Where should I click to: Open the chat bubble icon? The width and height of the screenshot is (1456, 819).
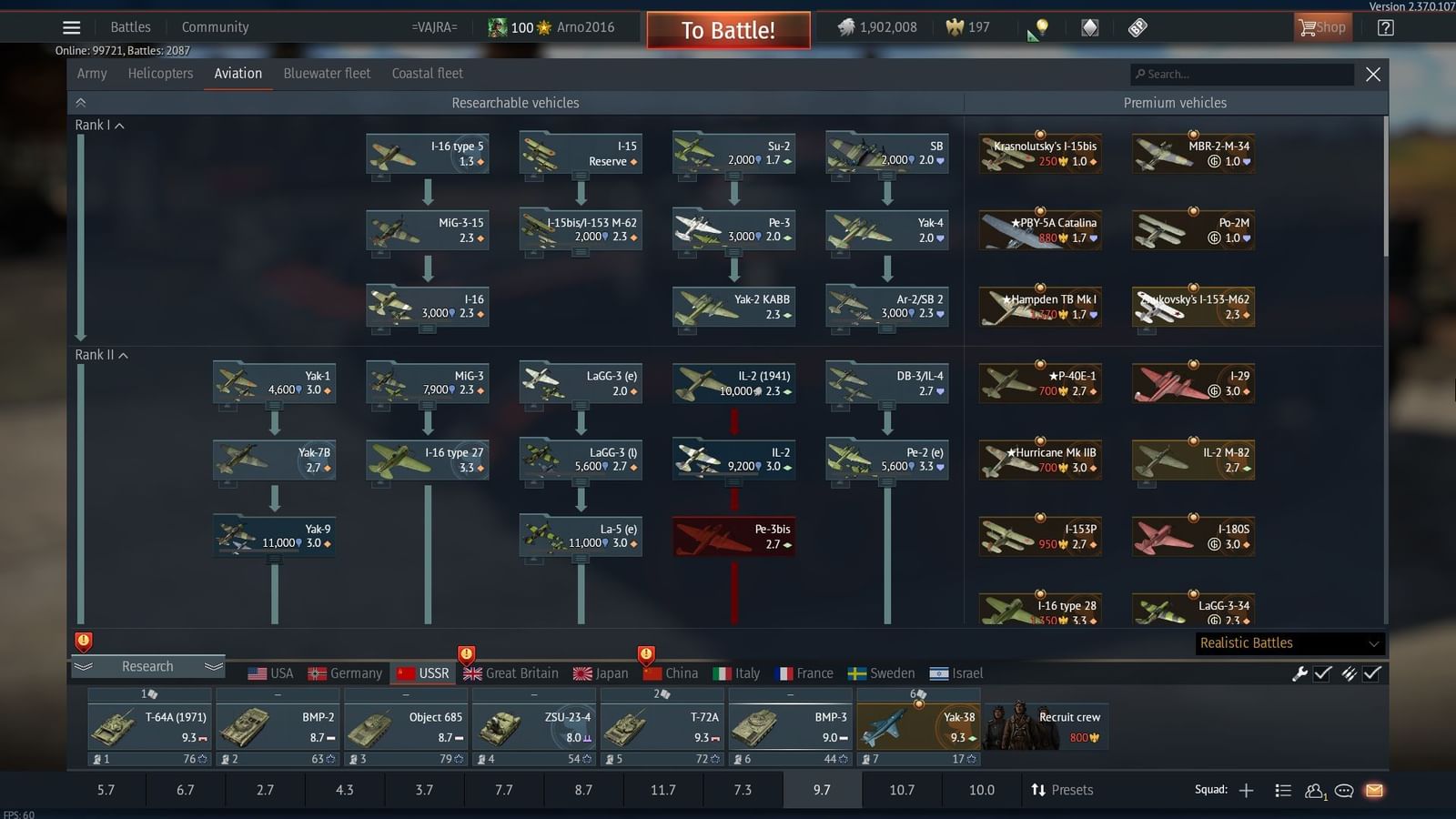1344,792
